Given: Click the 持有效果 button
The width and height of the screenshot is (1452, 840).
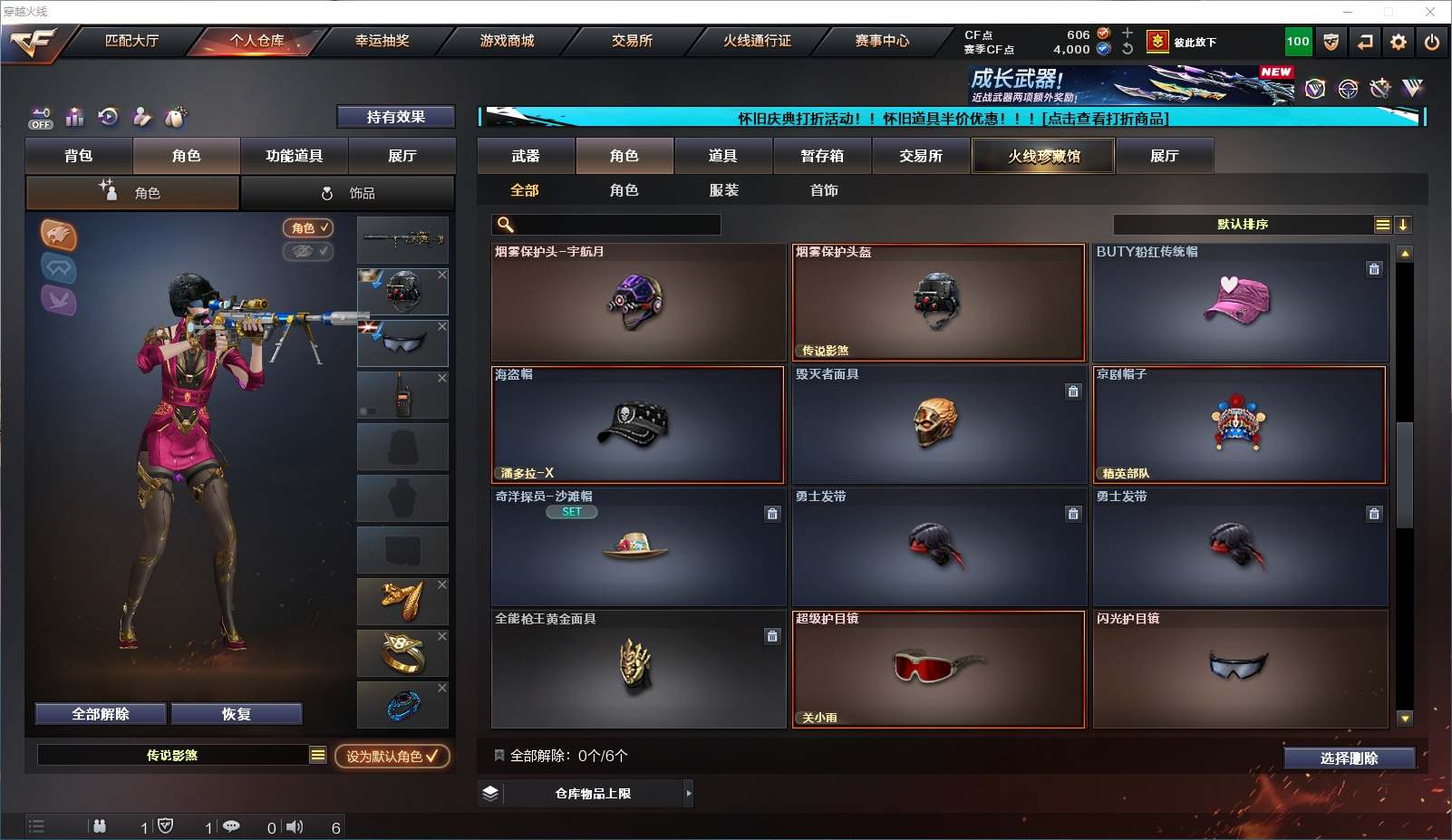Looking at the screenshot, I should click(x=395, y=117).
